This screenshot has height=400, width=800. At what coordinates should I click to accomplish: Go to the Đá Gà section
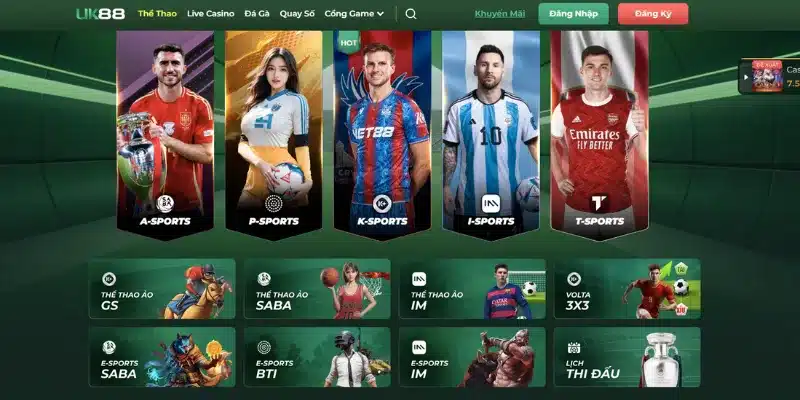tap(256, 14)
